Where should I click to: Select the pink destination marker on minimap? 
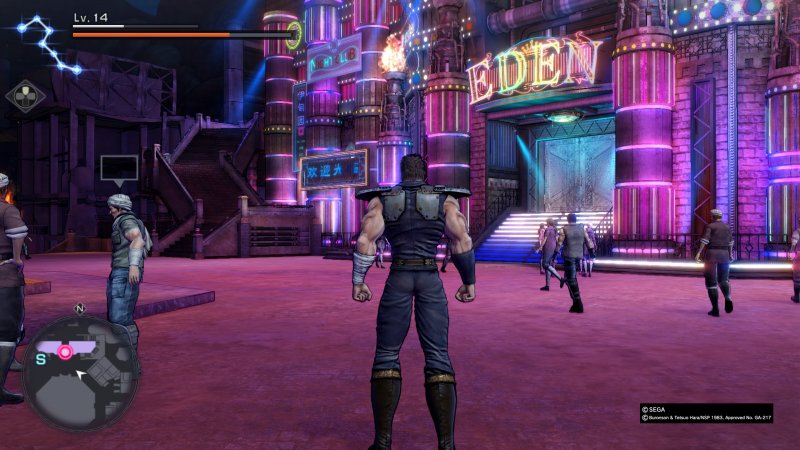pyautogui.click(x=66, y=352)
